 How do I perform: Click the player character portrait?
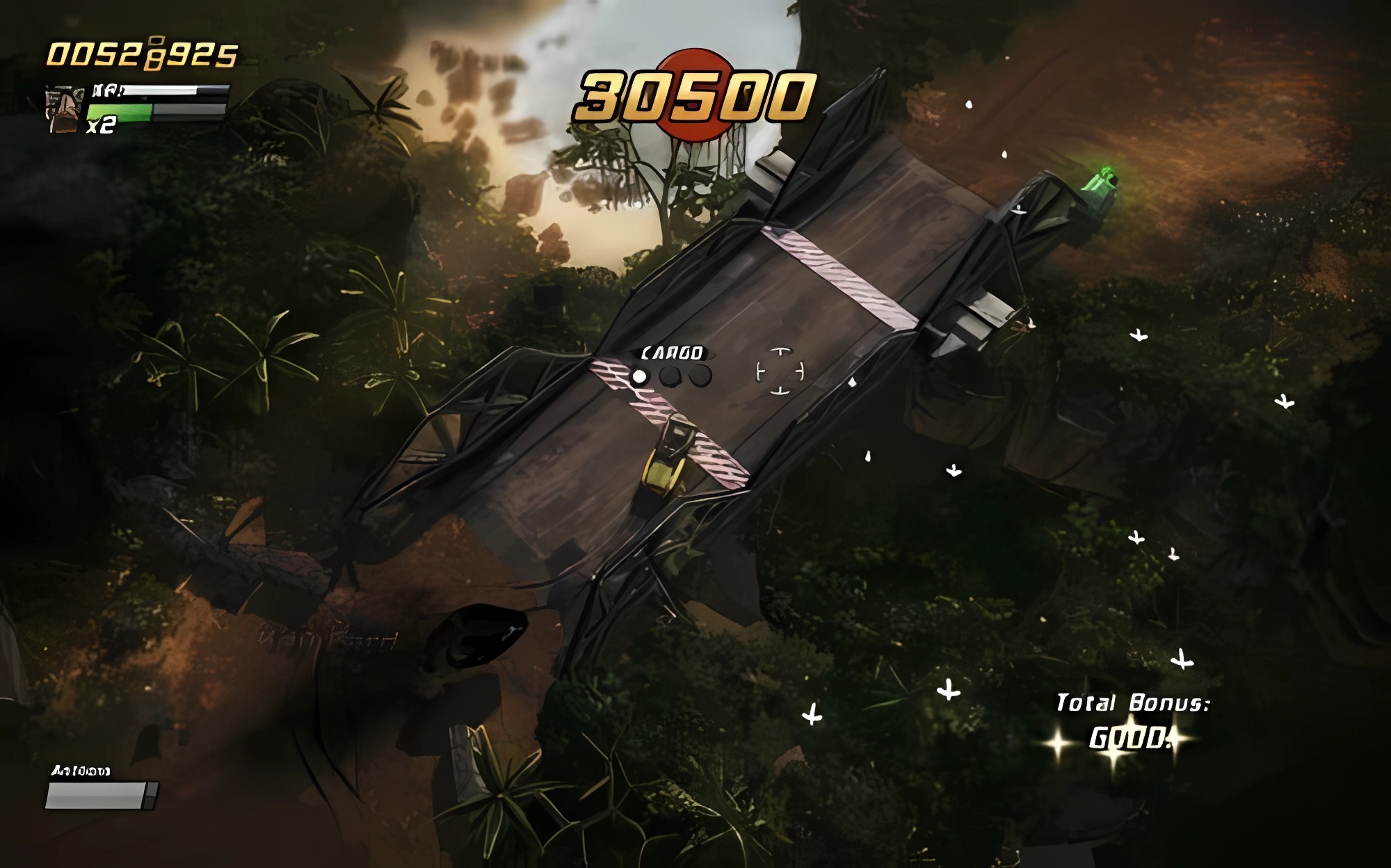[65, 110]
